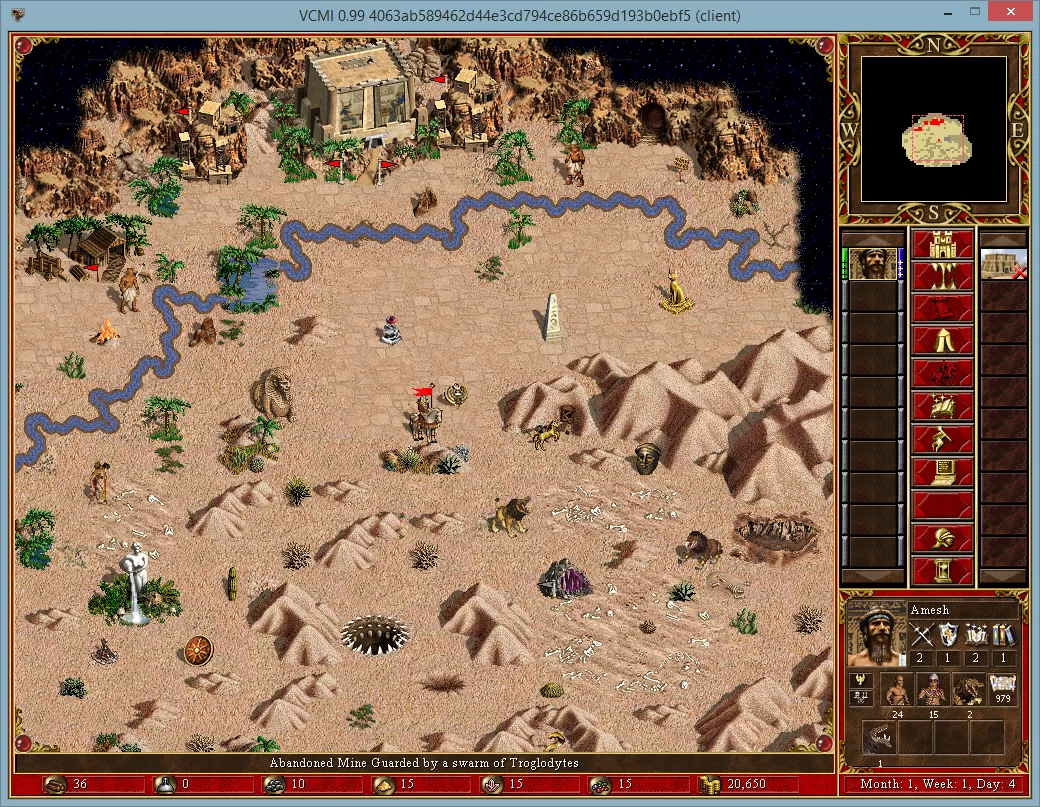Activate the Move Hero horseman button

[x=943, y=375]
